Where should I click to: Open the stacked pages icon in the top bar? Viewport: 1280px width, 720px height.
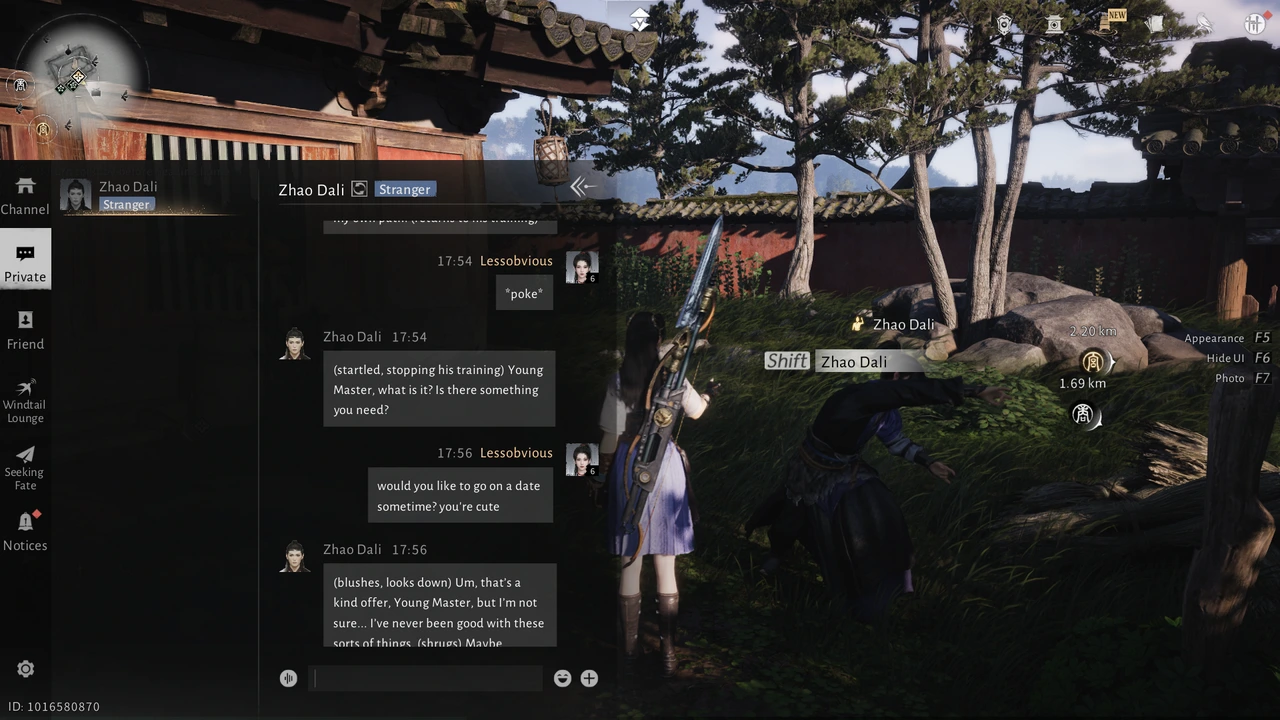click(x=1156, y=24)
